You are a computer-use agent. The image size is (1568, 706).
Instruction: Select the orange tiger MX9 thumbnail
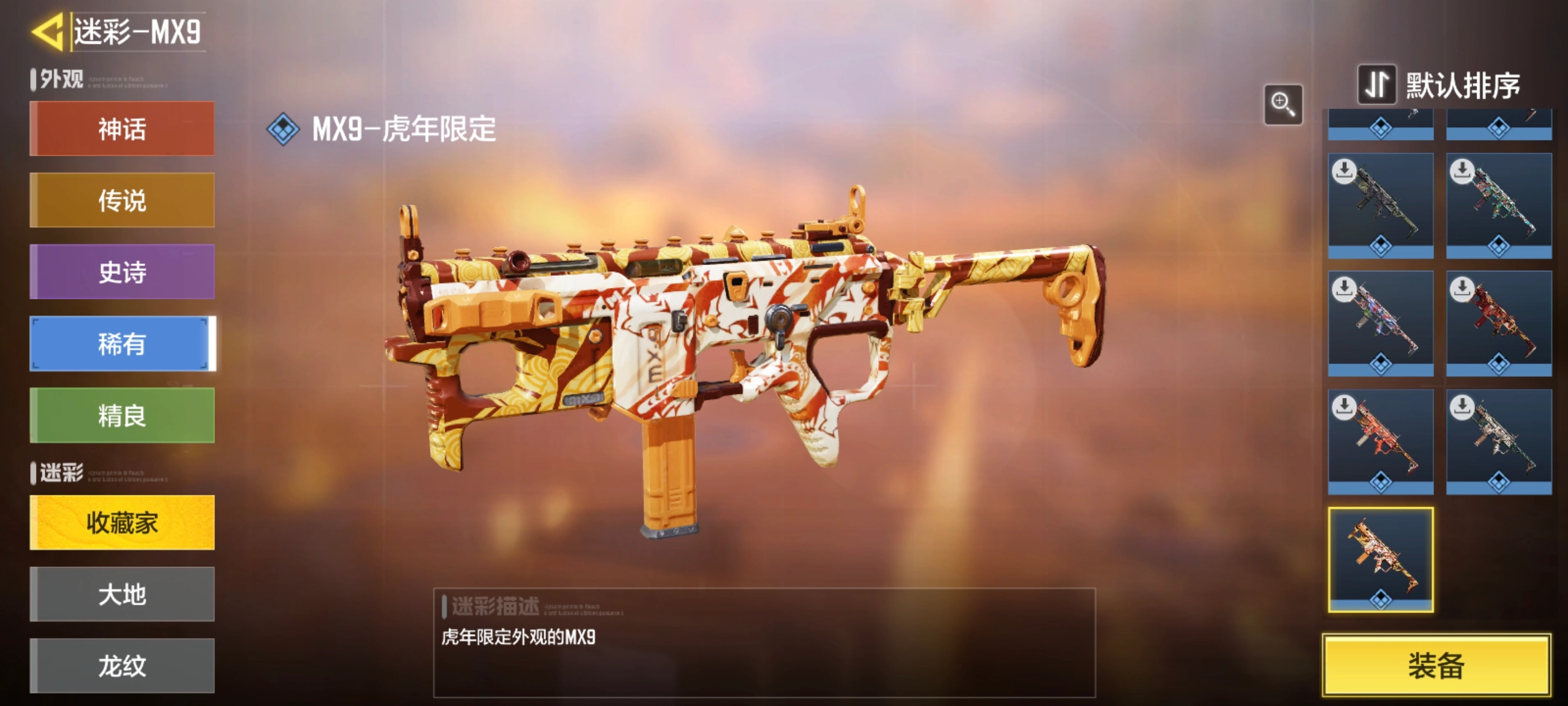tap(1380, 559)
